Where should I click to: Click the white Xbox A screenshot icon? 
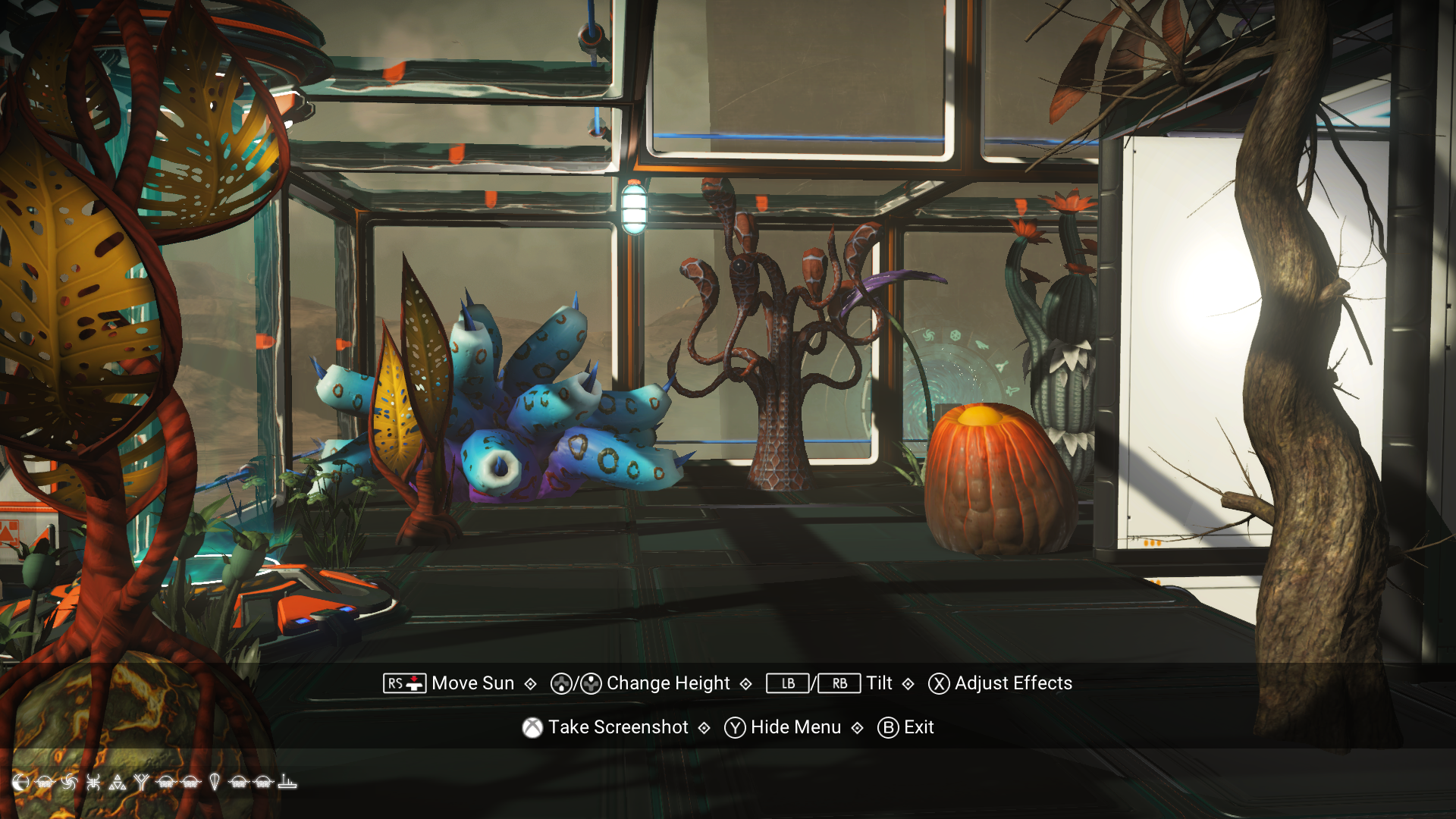533,727
